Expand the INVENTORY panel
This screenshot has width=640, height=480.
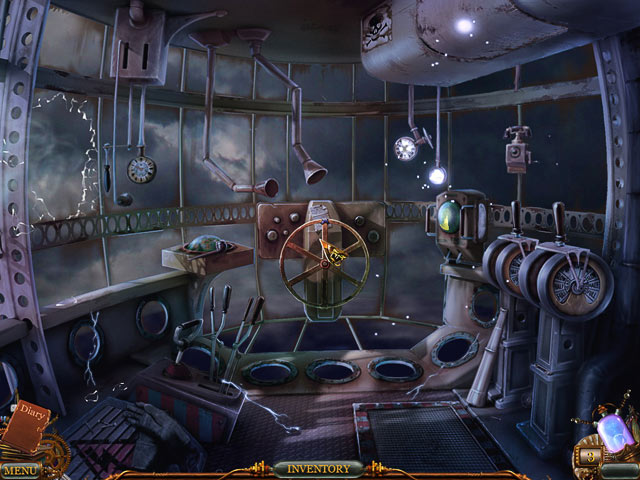point(318,468)
